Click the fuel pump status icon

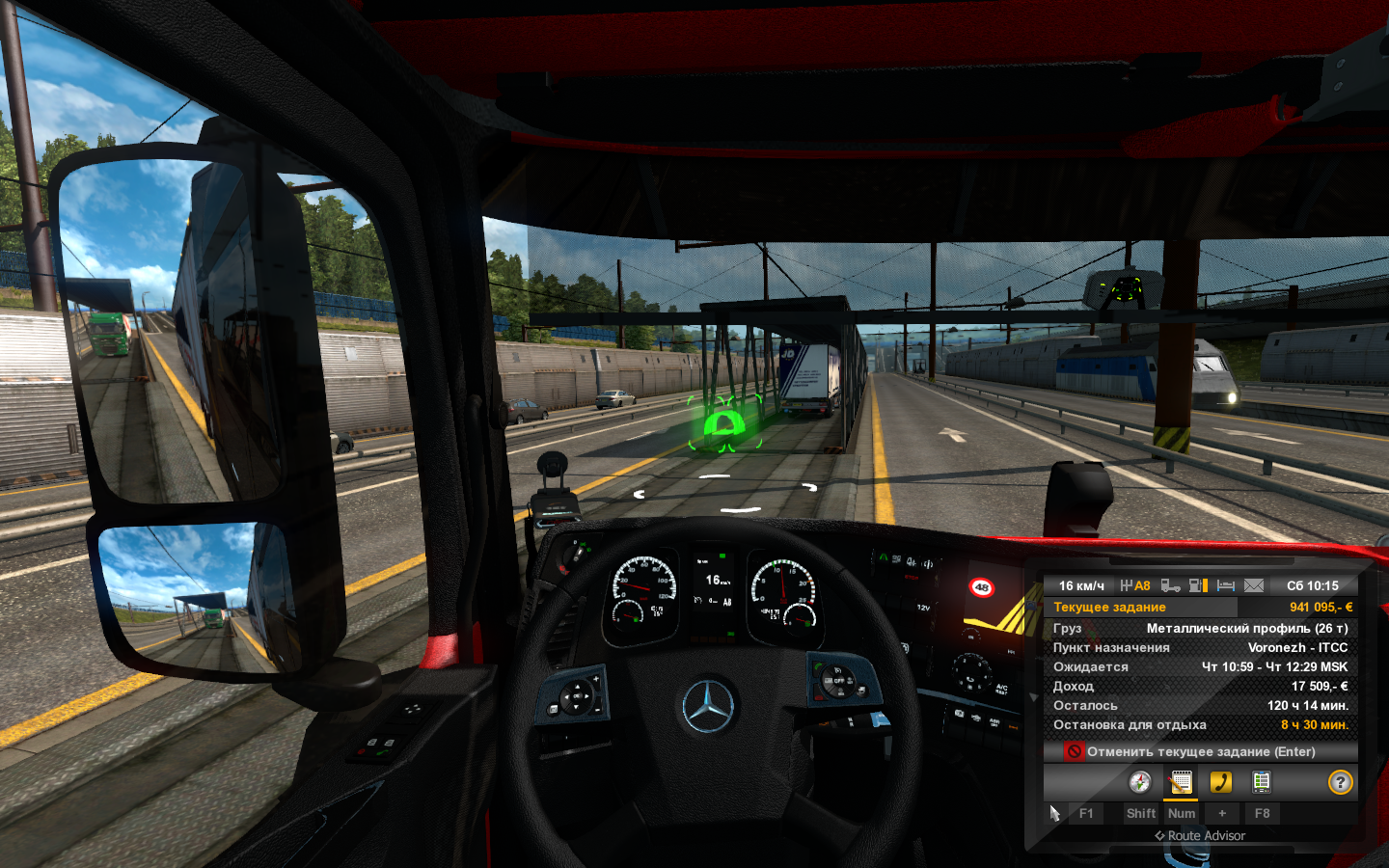tap(1198, 585)
